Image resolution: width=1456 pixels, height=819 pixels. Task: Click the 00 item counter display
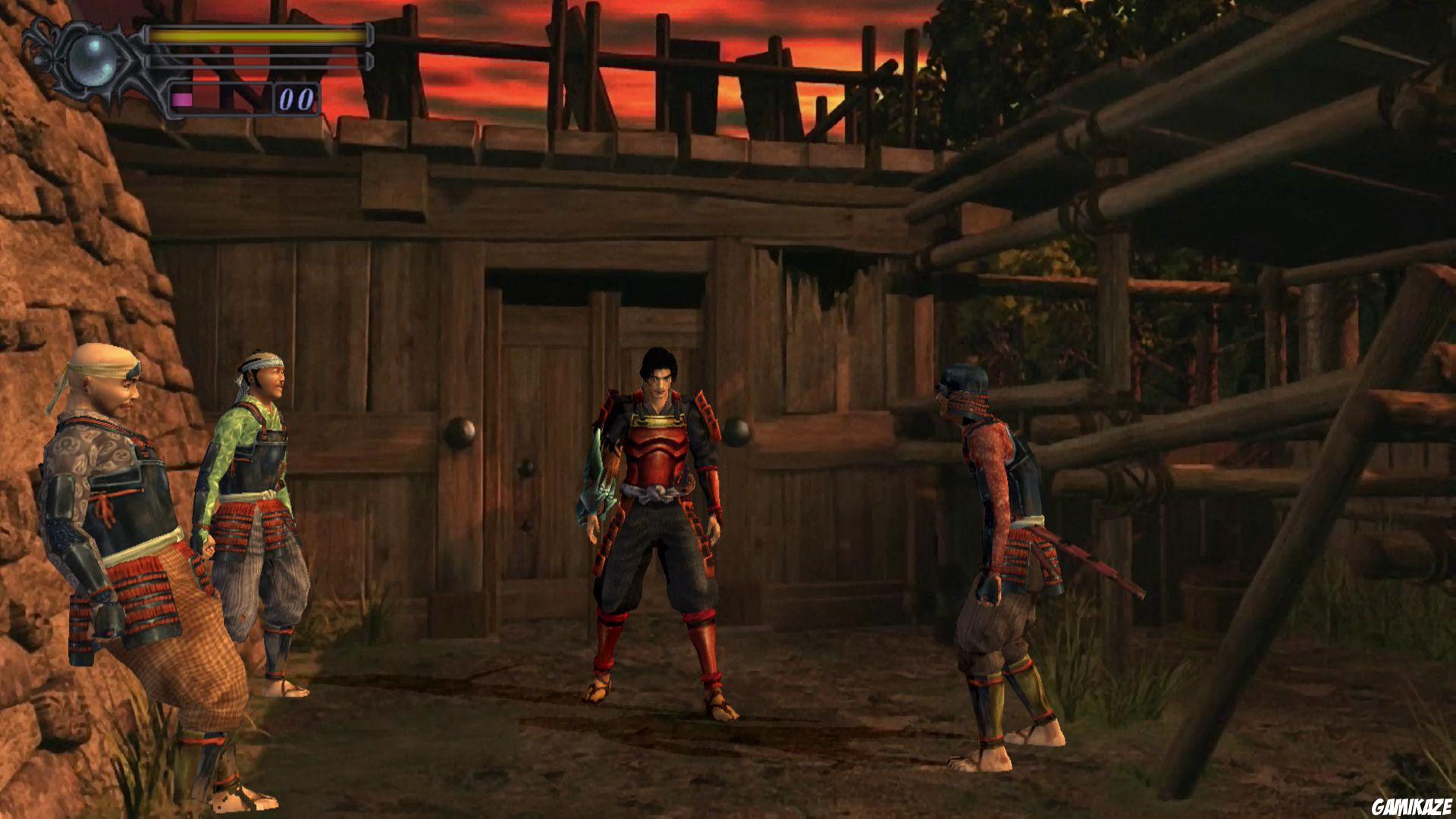click(297, 97)
